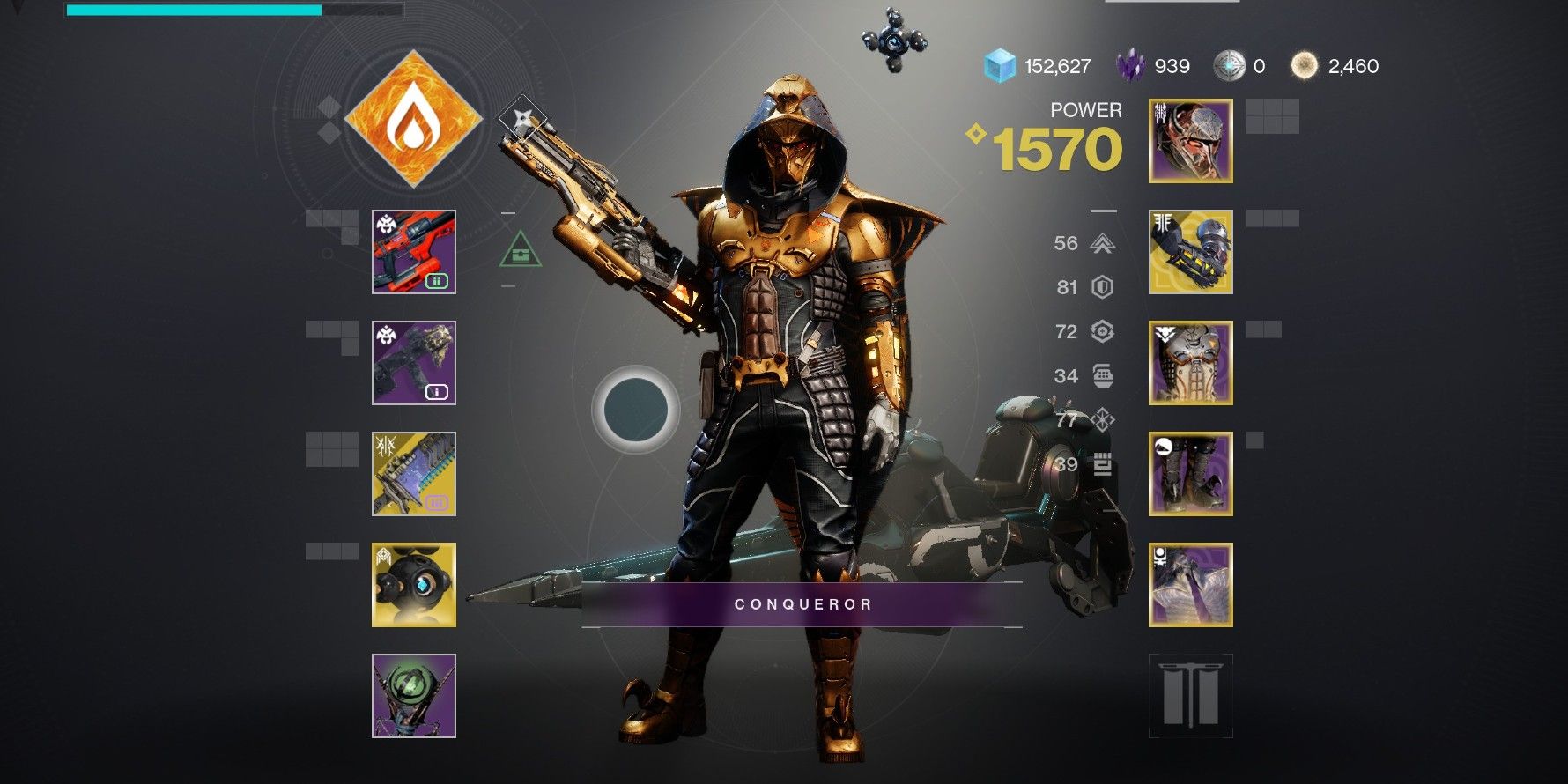Select the leg armor slot
This screenshot has width=1568, height=784.
pos(1191,474)
